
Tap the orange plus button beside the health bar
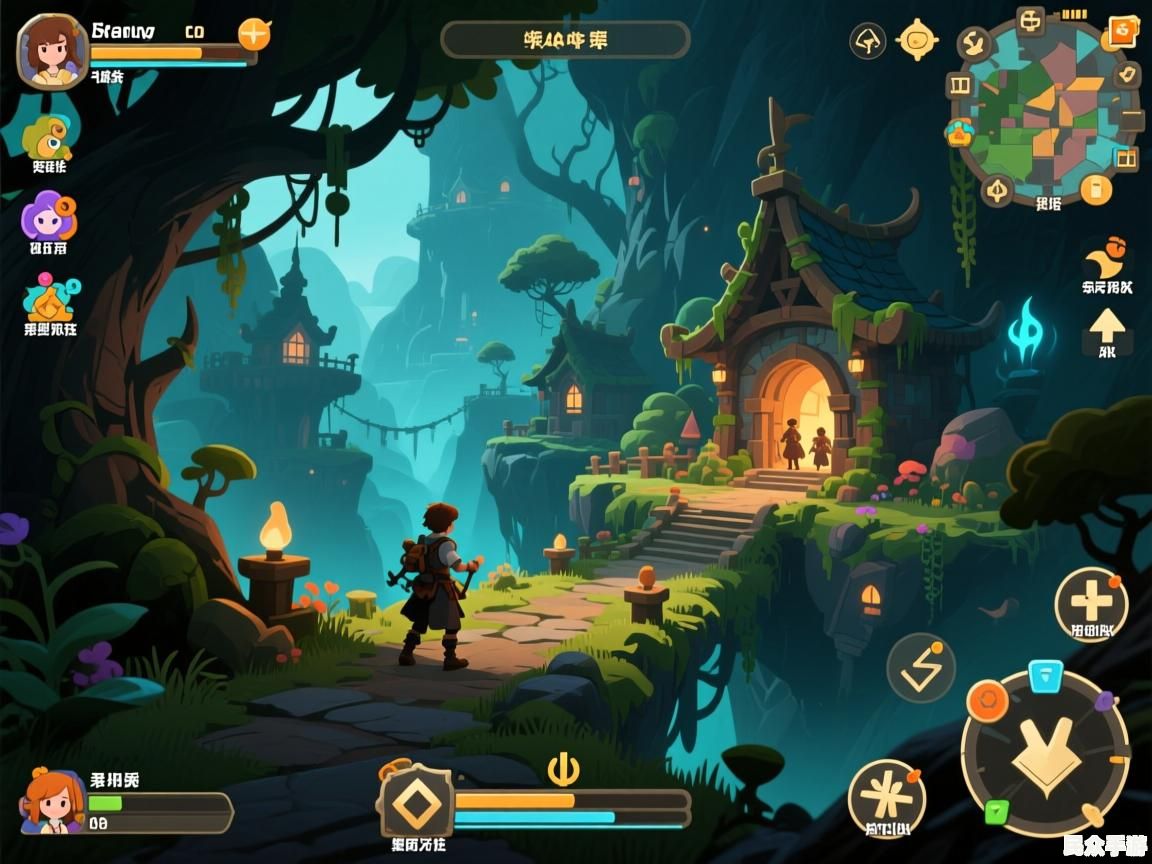coord(254,34)
